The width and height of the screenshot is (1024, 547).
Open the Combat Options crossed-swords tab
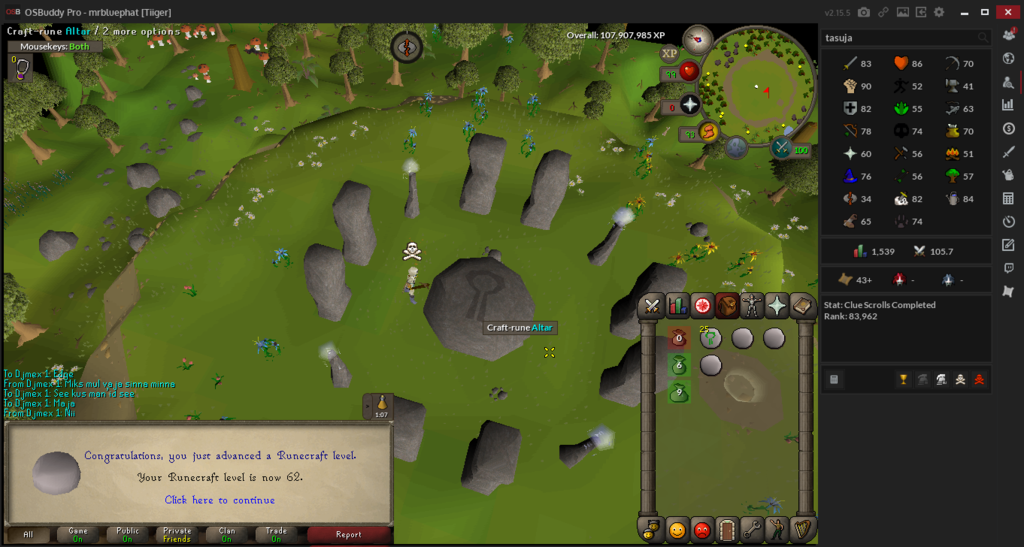point(653,306)
